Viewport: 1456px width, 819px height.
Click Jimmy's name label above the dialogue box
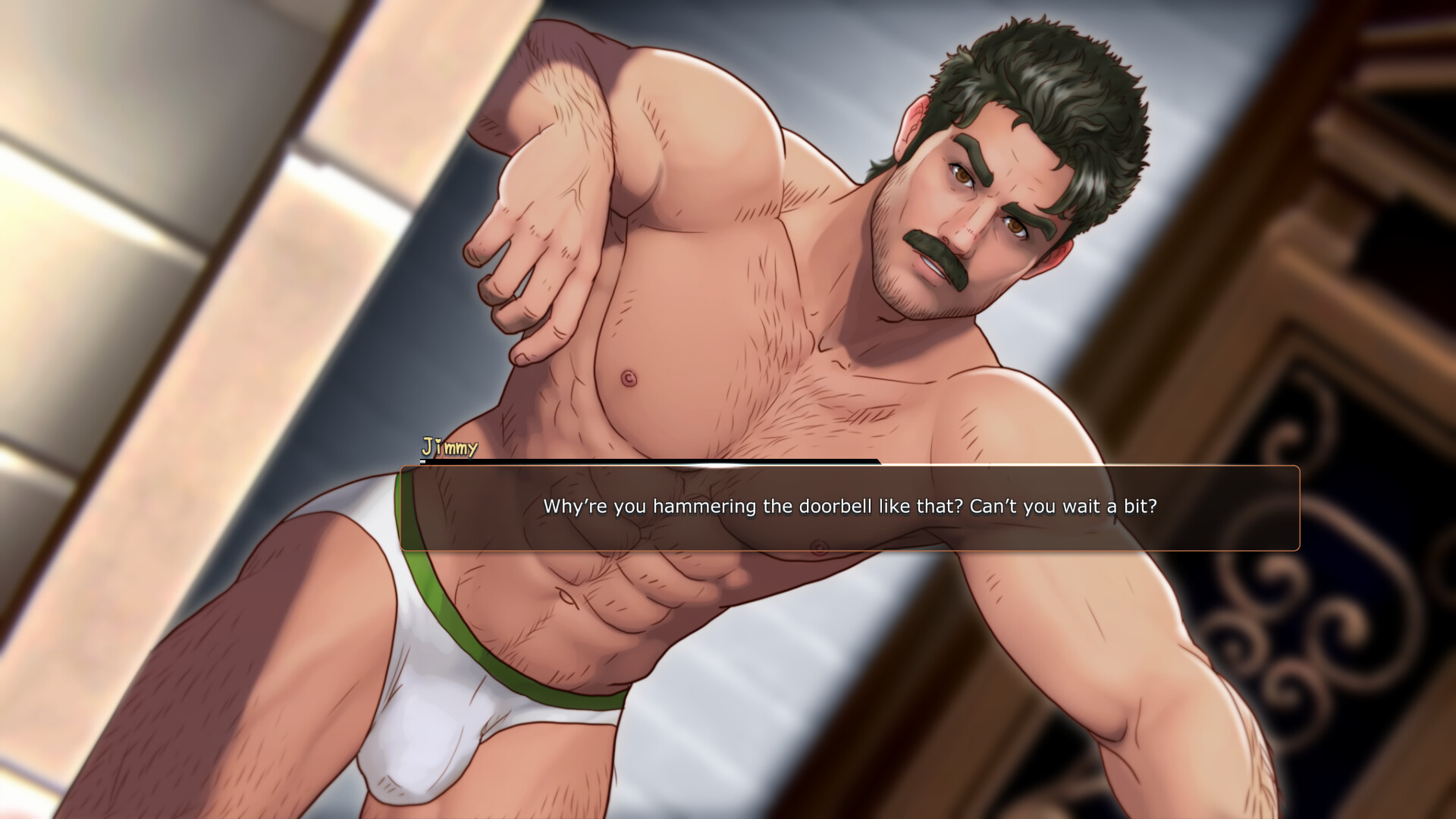point(449,447)
